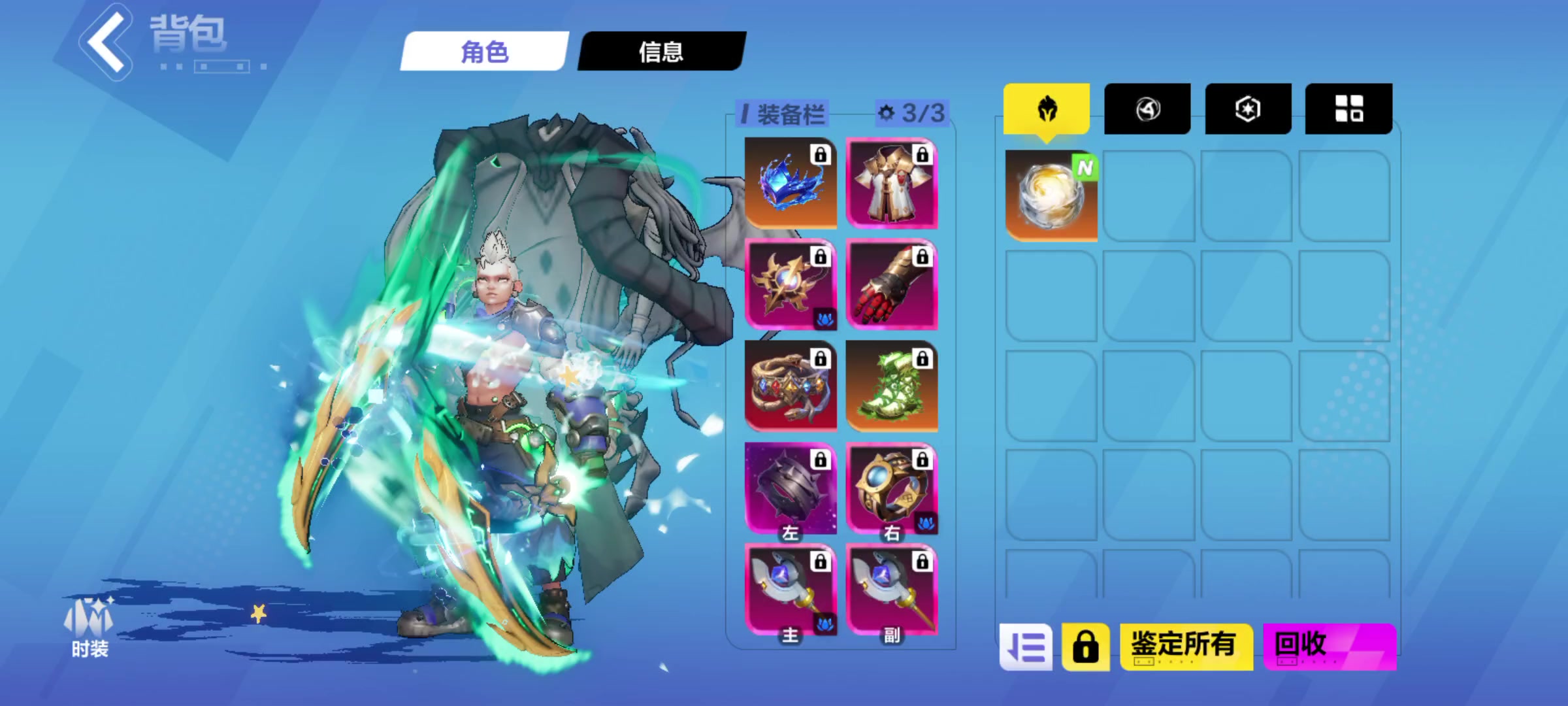Switch to the helmet equipment category
1568x706 pixels.
1046,109
